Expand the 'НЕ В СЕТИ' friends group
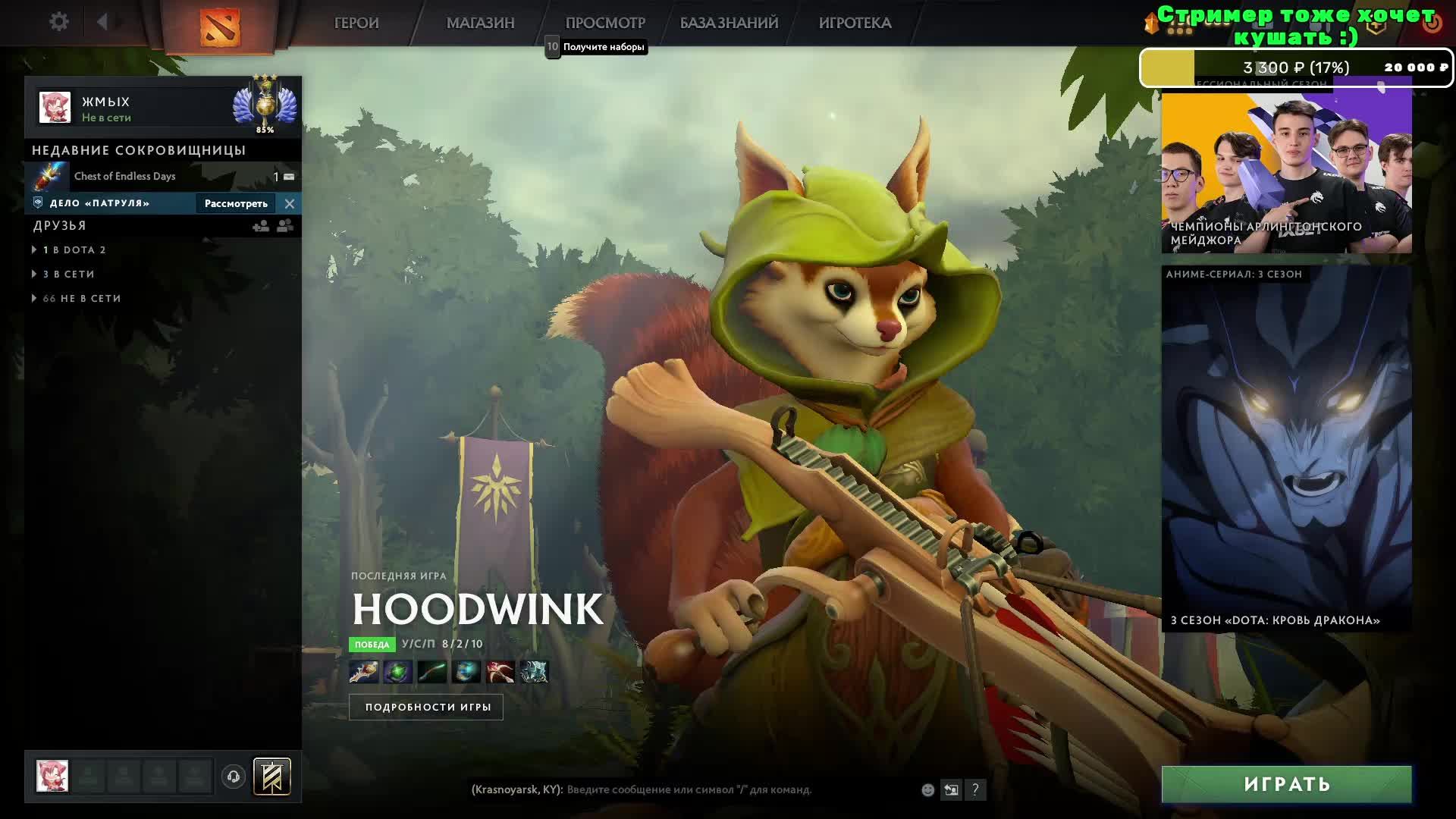This screenshot has width=1456, height=819. click(82, 298)
